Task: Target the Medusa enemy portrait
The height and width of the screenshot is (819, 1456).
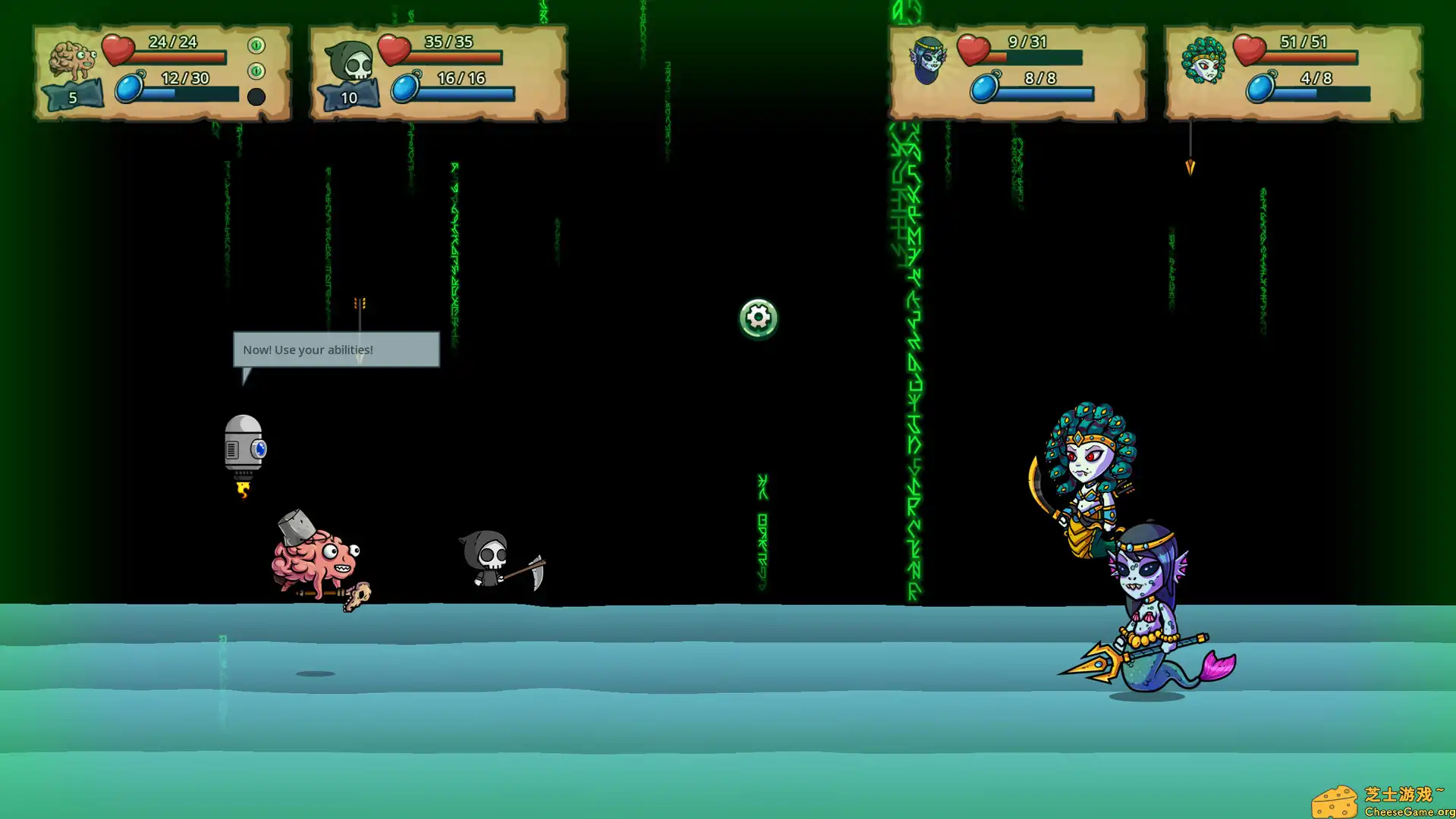Action: tap(1203, 60)
